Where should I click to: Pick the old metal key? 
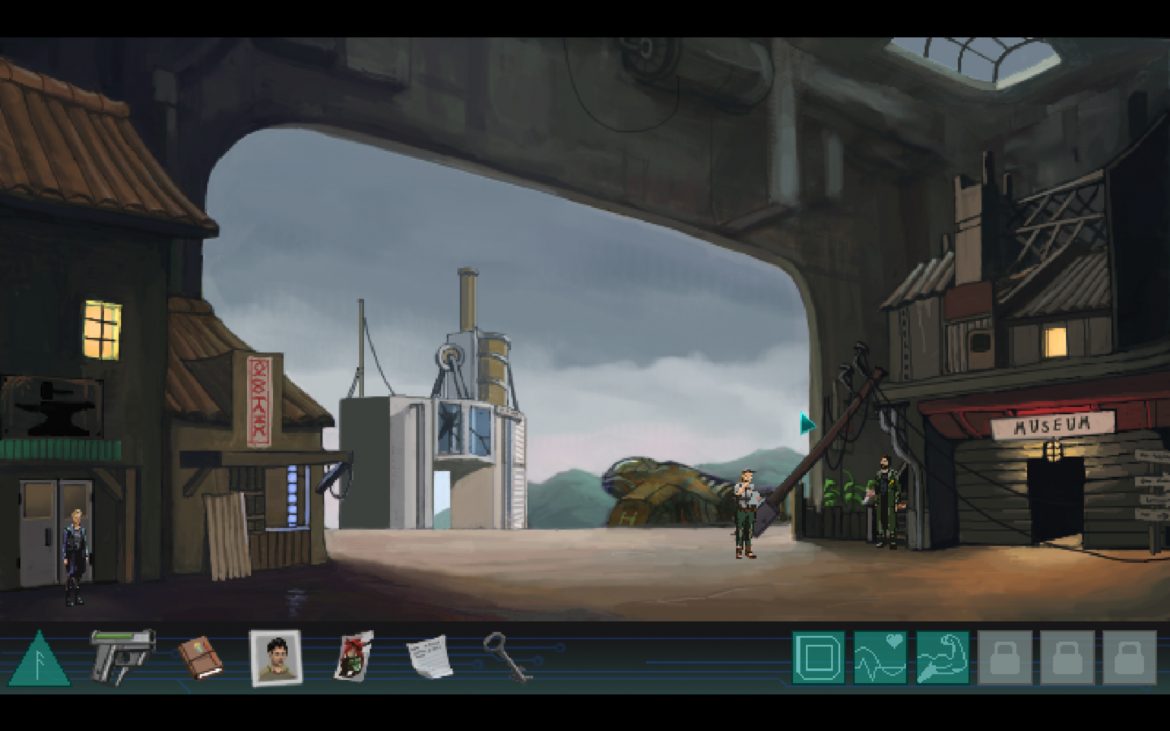(x=506, y=656)
